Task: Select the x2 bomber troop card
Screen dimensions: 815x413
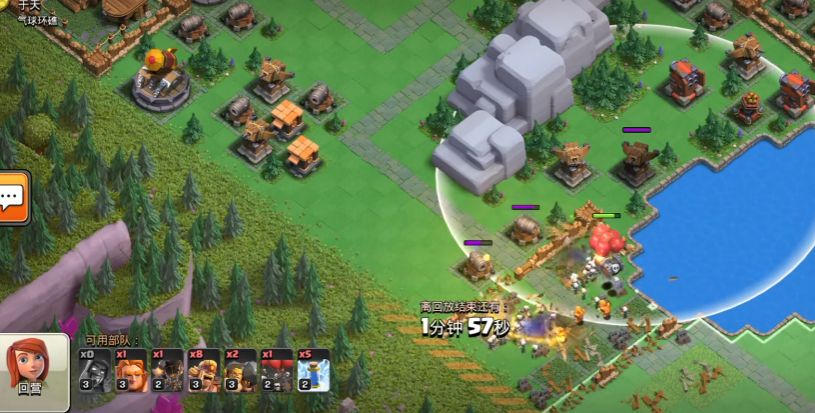Action: (240, 371)
